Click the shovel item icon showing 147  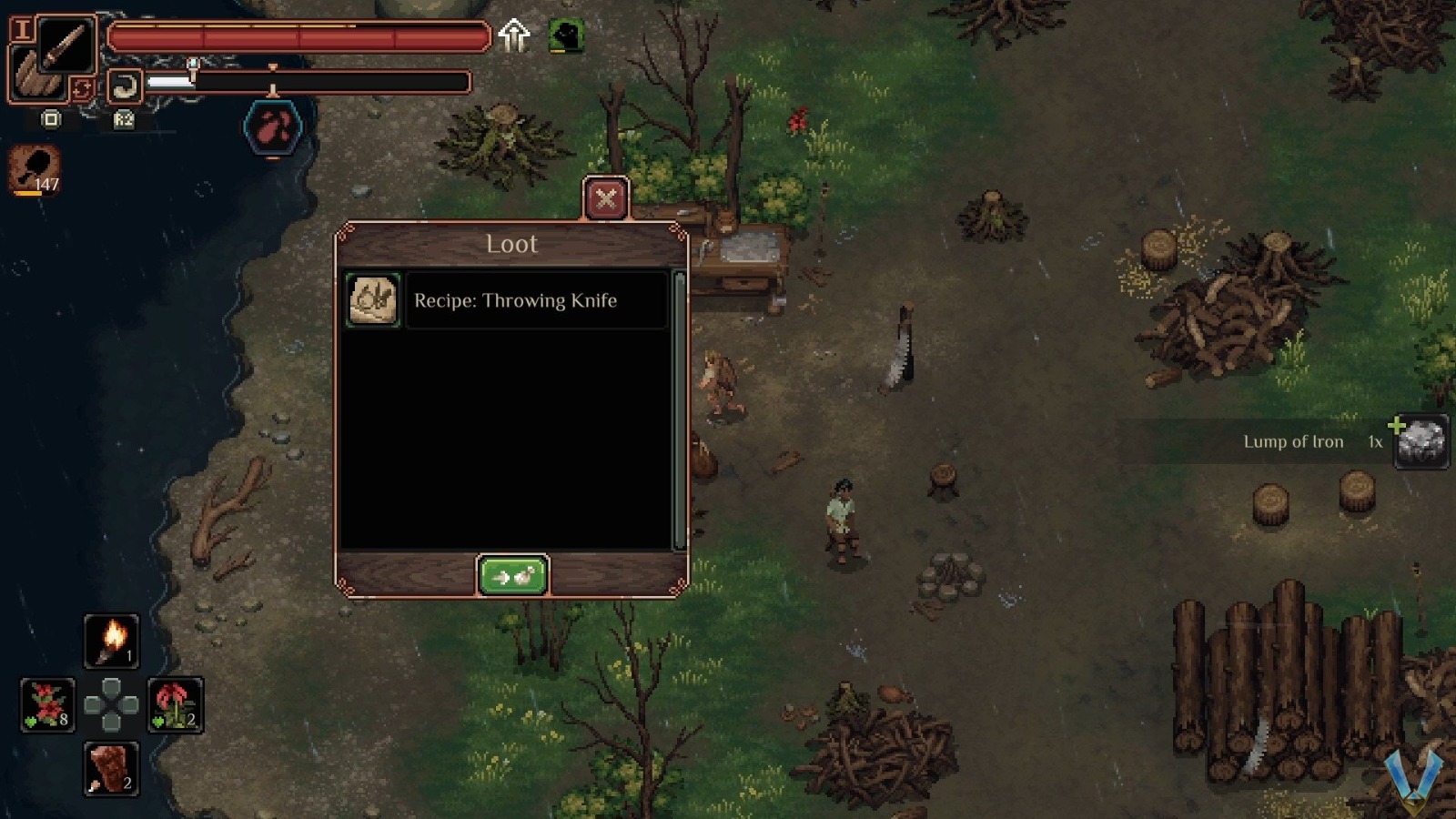[x=34, y=168]
